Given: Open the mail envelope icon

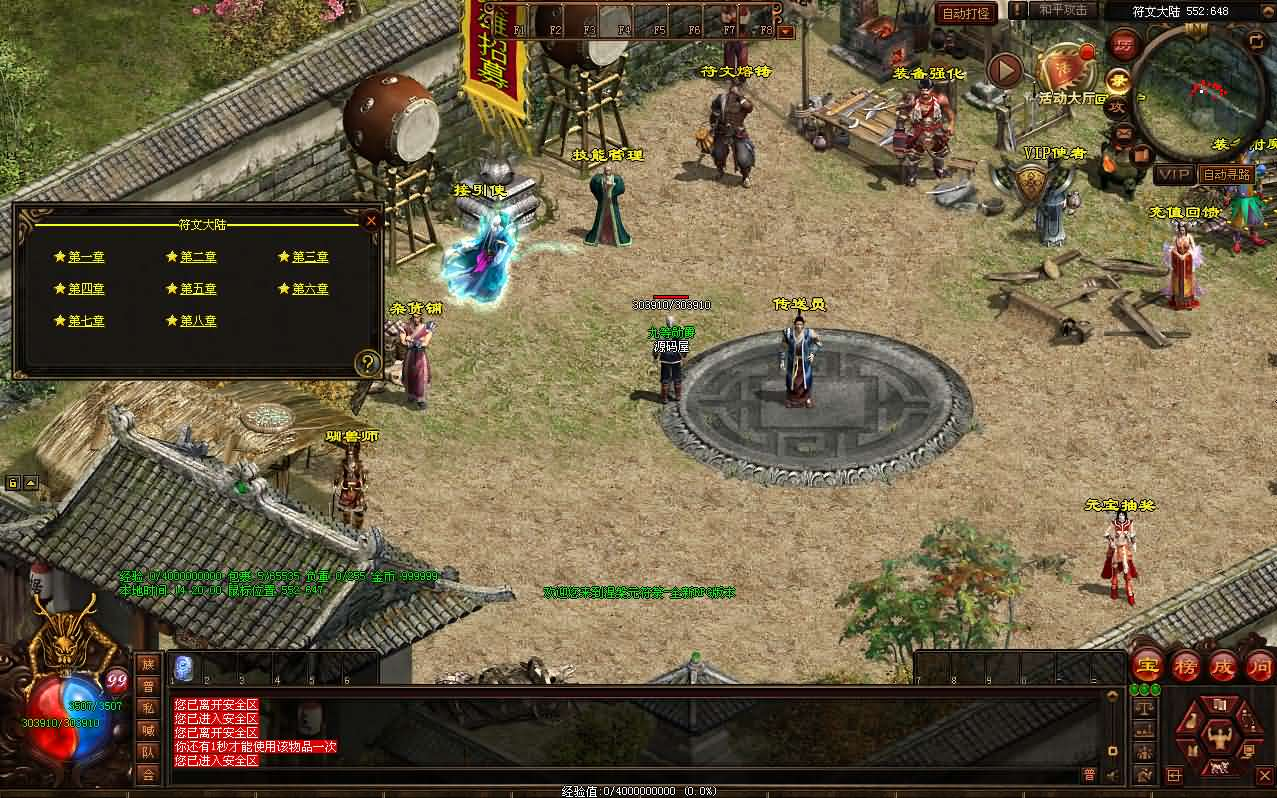Looking at the screenshot, I should (1122, 132).
